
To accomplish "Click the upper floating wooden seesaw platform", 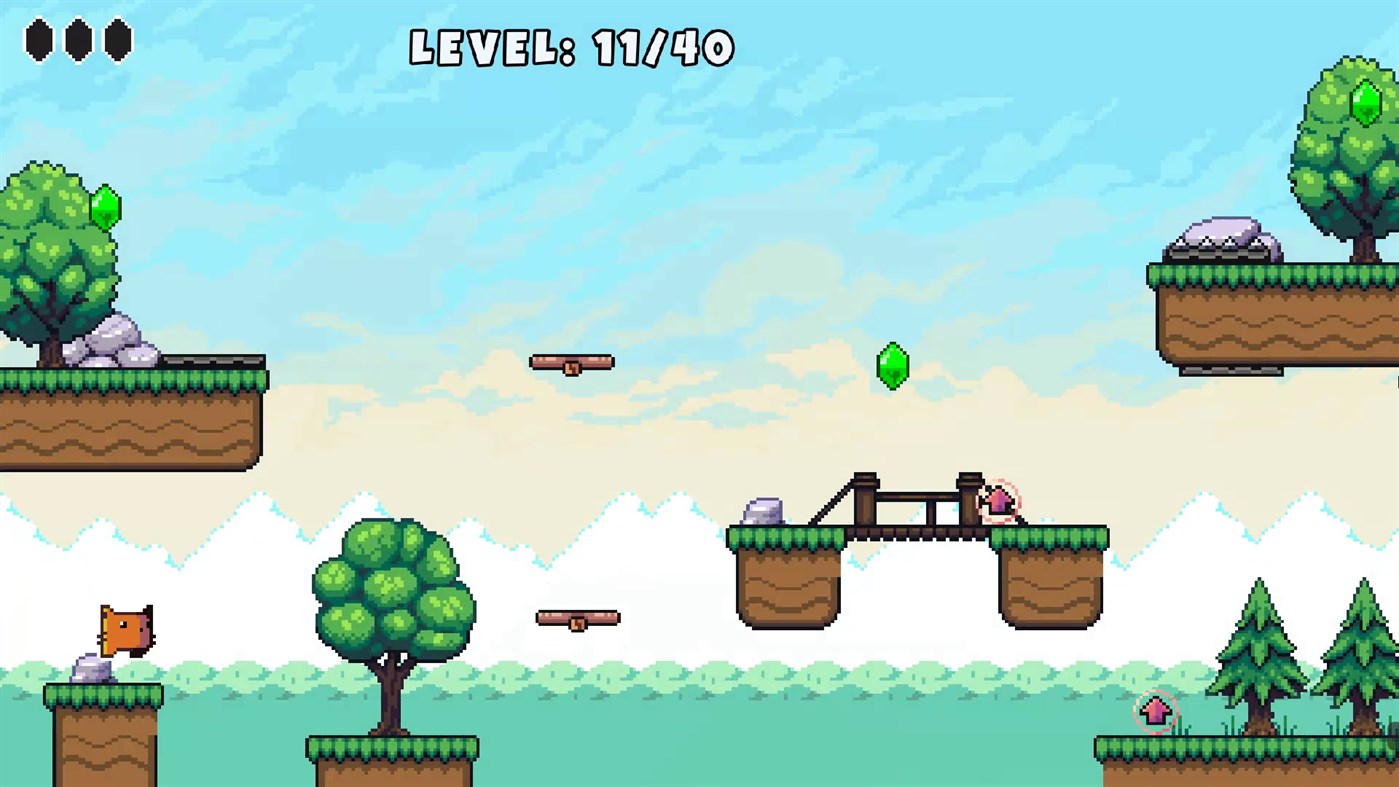I will click(x=572, y=362).
